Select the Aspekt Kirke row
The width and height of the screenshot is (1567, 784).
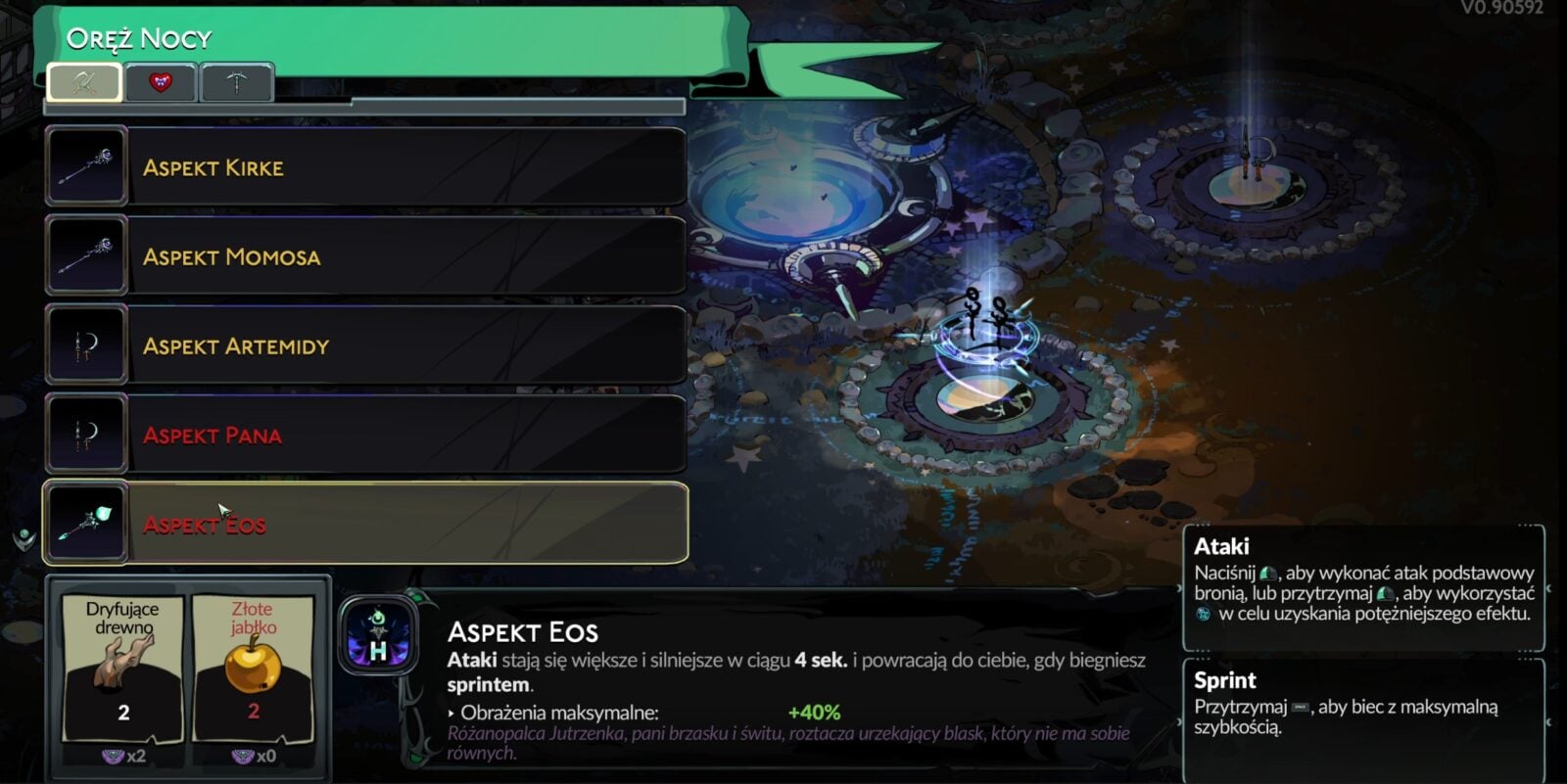pos(364,166)
